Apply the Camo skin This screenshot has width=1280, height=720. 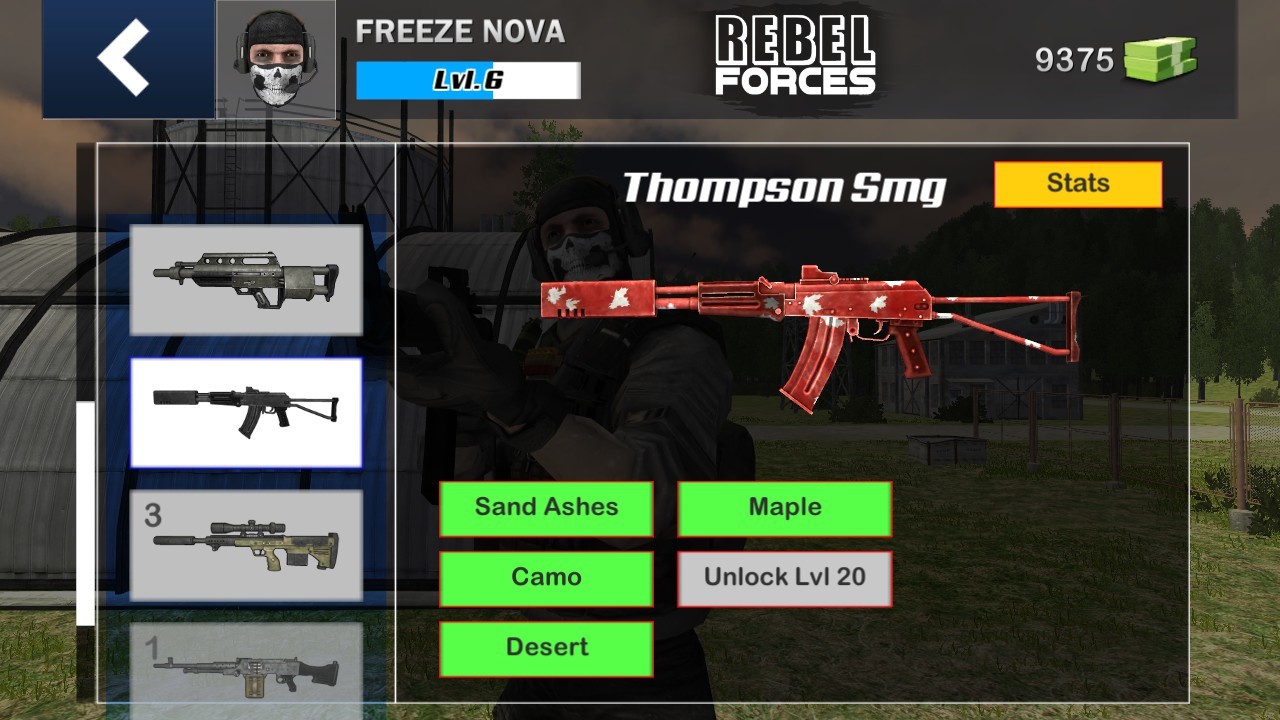point(546,577)
